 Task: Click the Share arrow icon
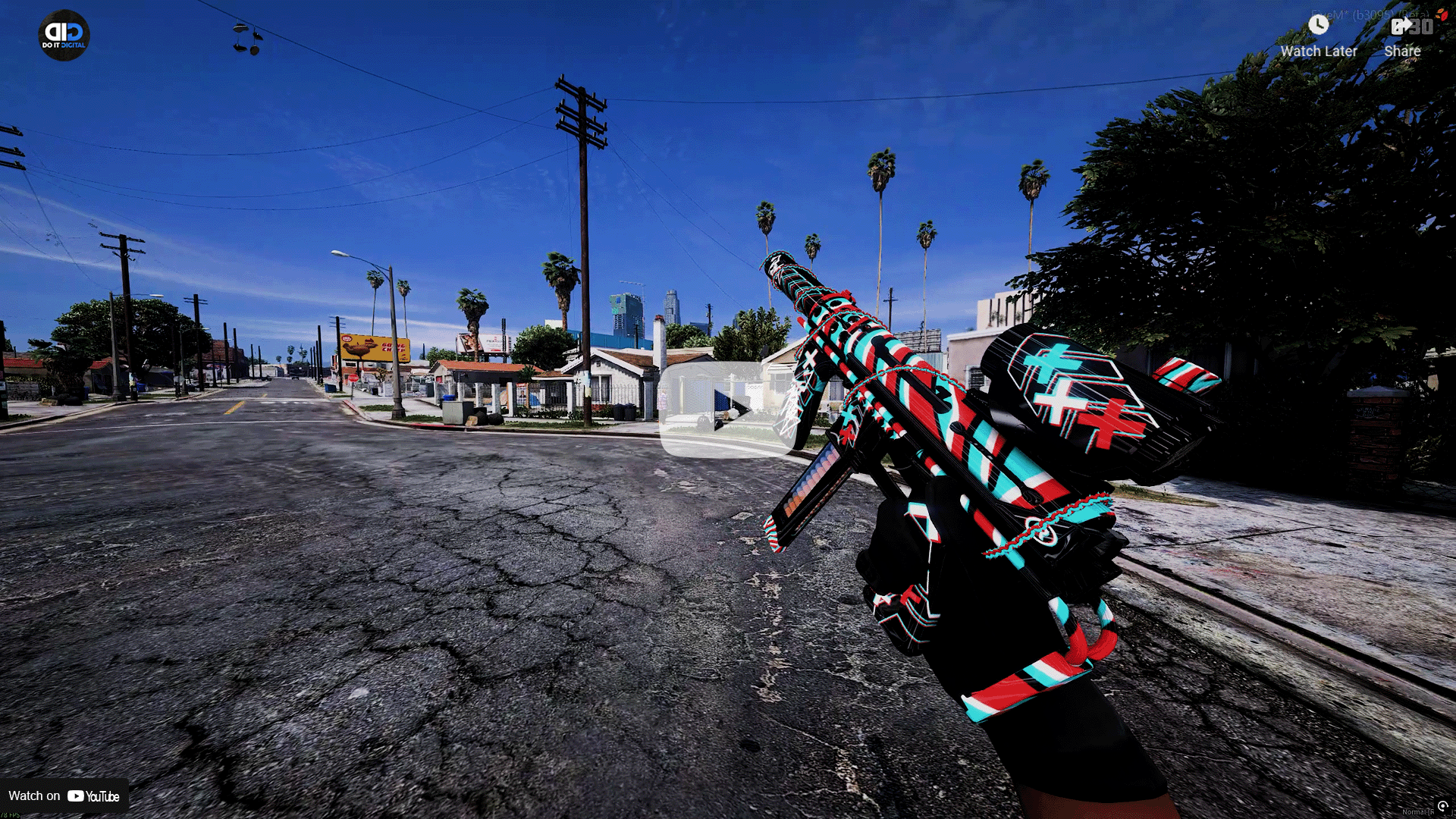tap(1401, 25)
